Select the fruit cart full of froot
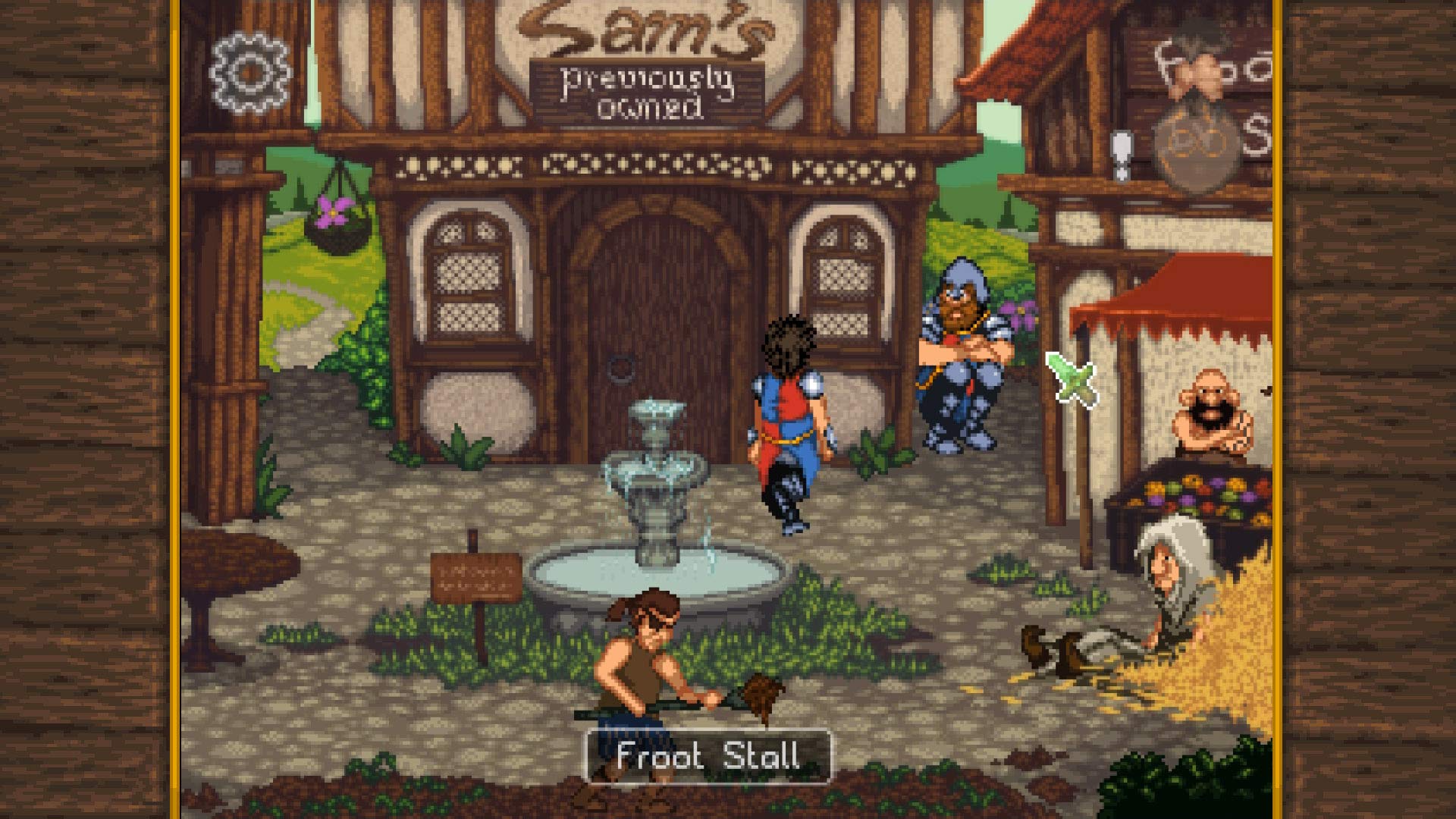This screenshot has height=819, width=1456. click(x=1198, y=493)
